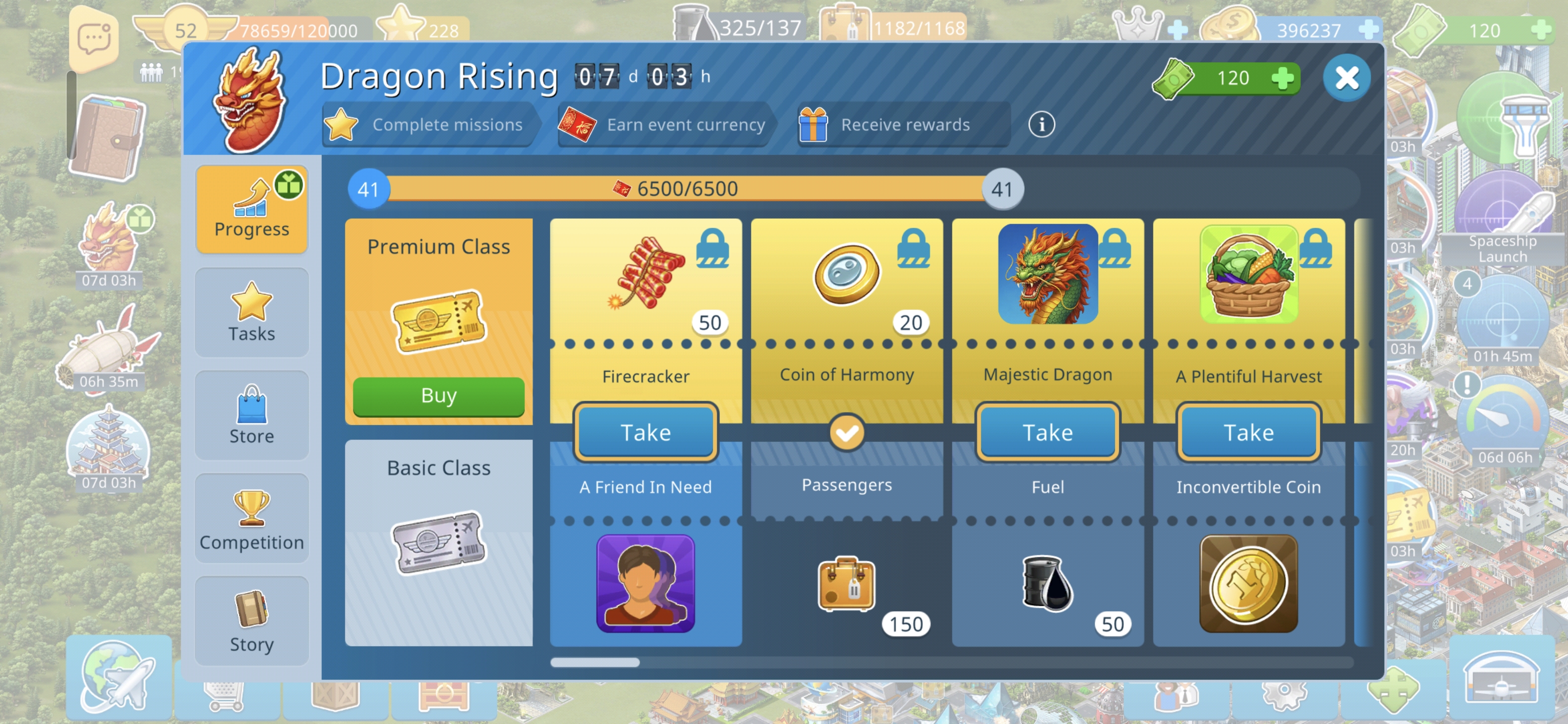Viewport: 1568px width, 724px height.
Task: Open the chat speech bubble icon
Action: click(x=94, y=39)
